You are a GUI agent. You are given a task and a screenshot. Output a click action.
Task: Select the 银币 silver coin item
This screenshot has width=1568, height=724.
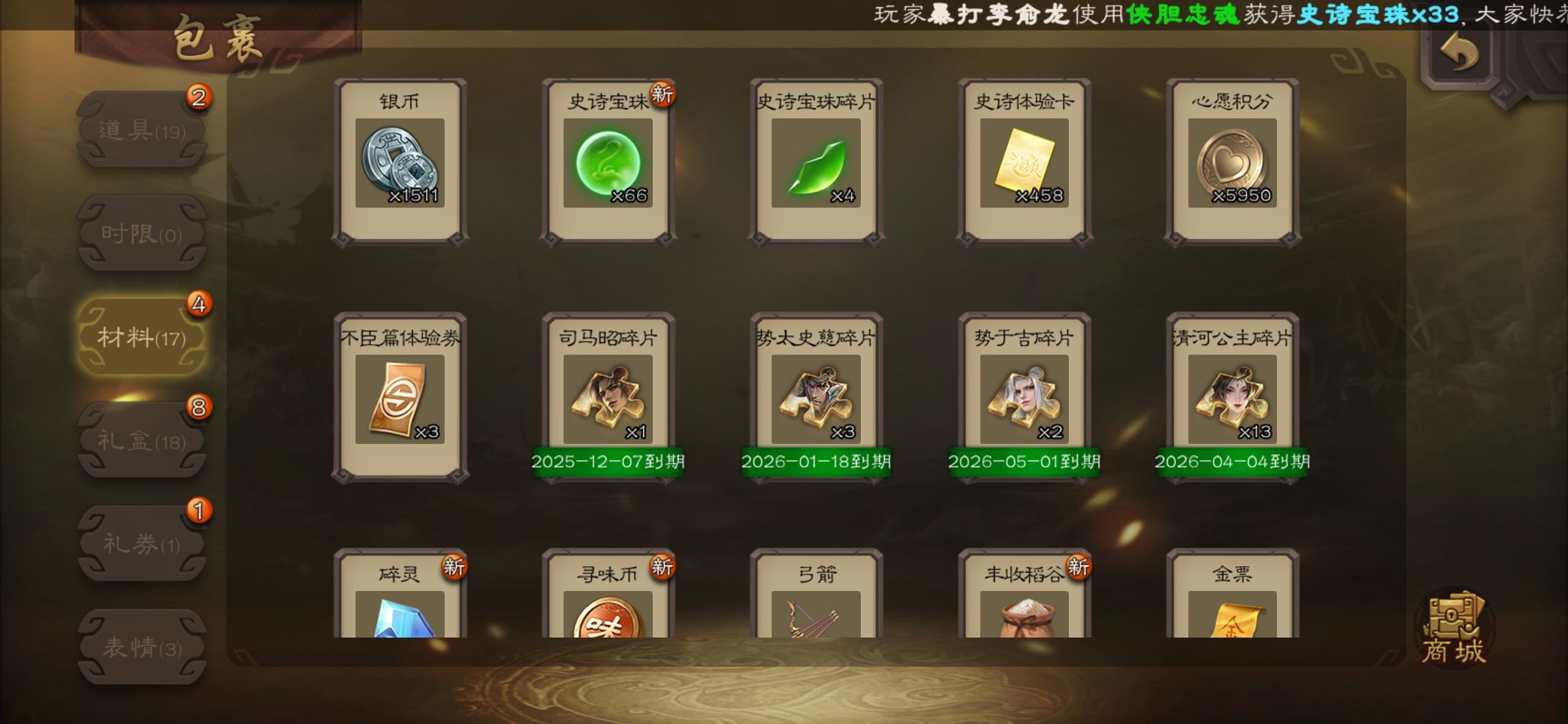(x=400, y=162)
